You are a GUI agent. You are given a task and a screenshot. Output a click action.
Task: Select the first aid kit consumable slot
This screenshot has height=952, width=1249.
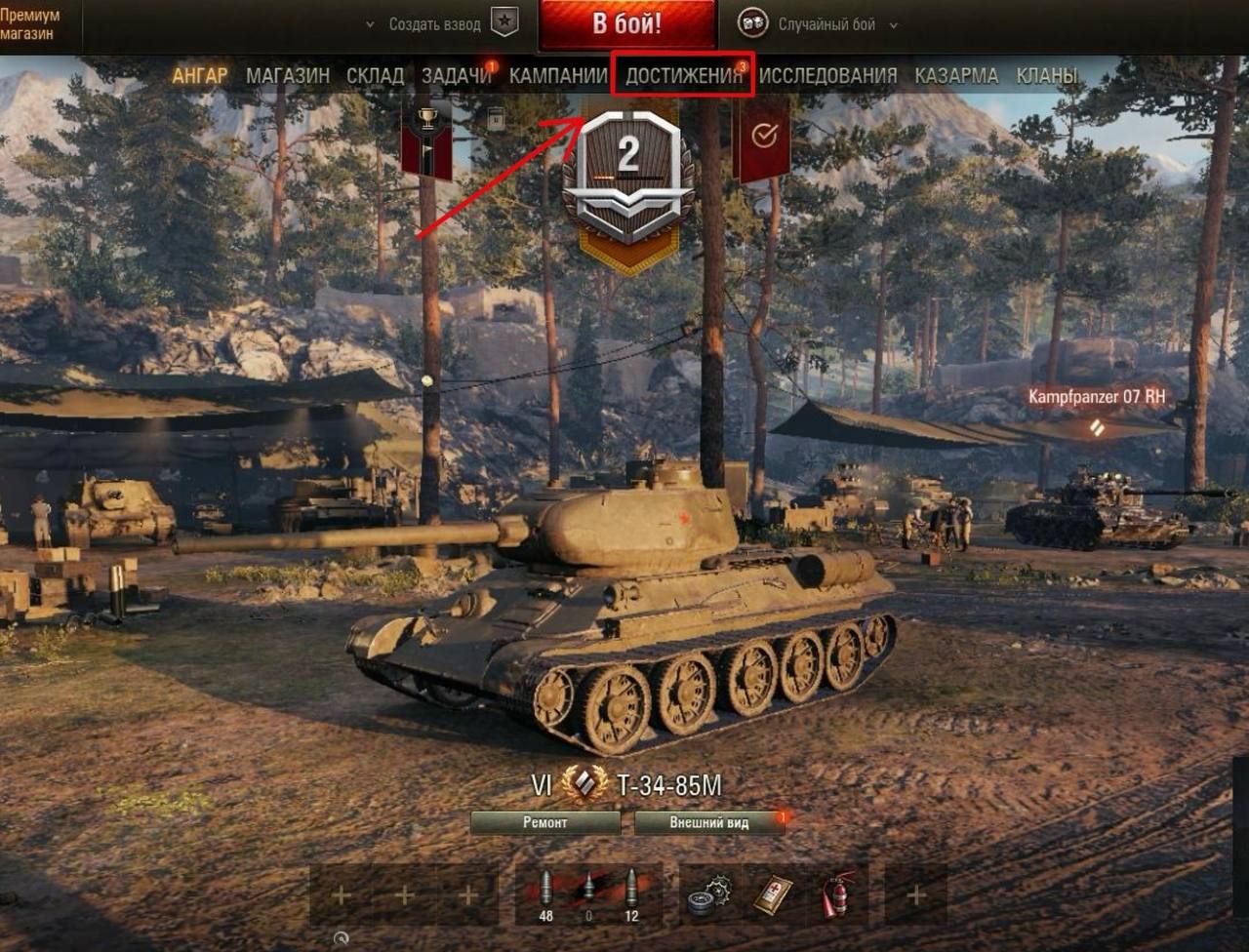(x=773, y=894)
